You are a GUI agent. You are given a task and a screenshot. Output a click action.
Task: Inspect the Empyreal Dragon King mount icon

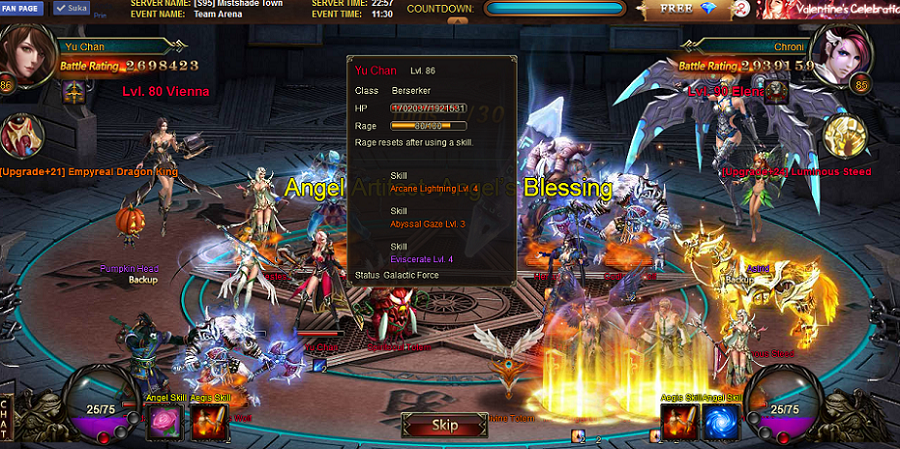tap(24, 136)
